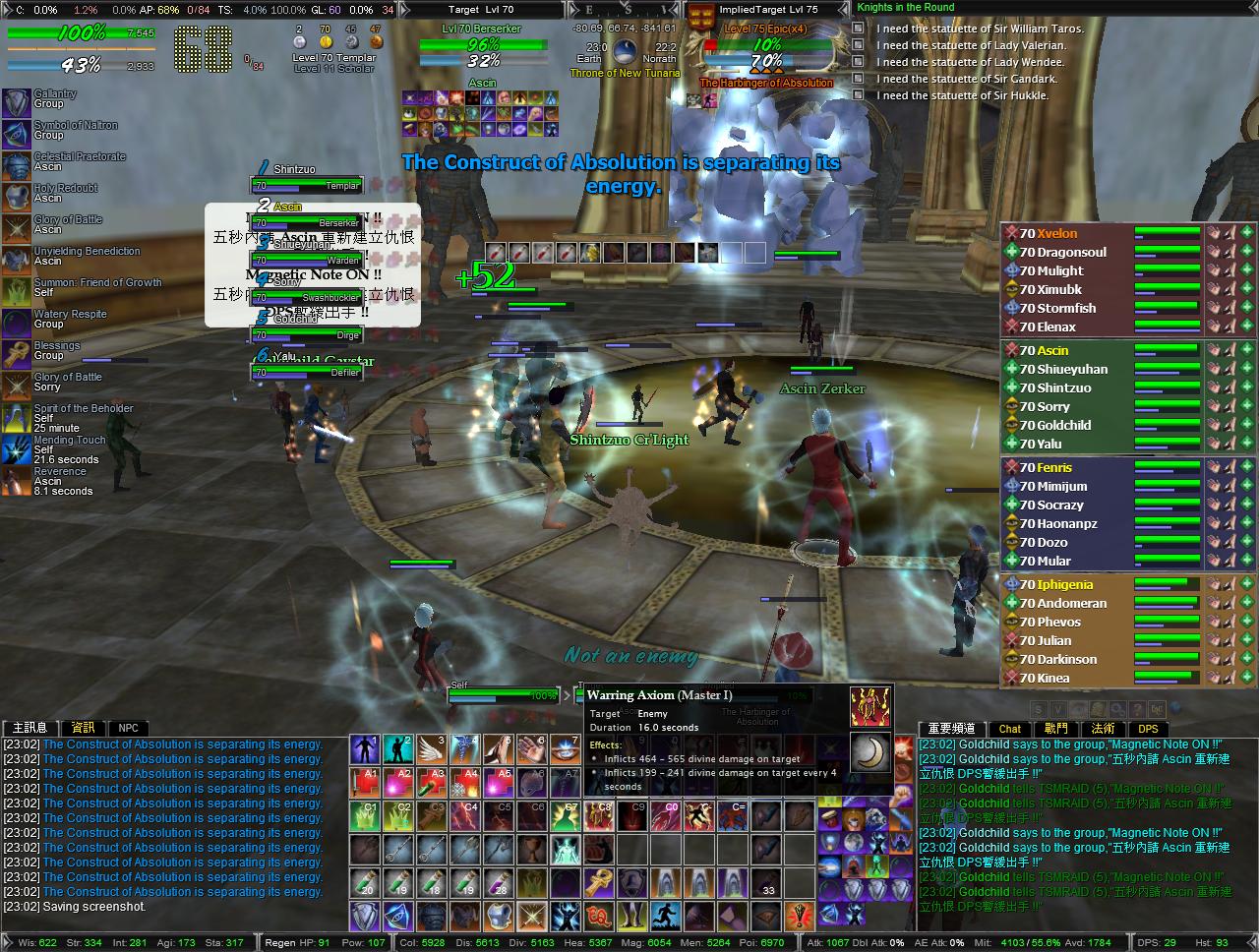Click the question mark help icon

(x=1138, y=708)
